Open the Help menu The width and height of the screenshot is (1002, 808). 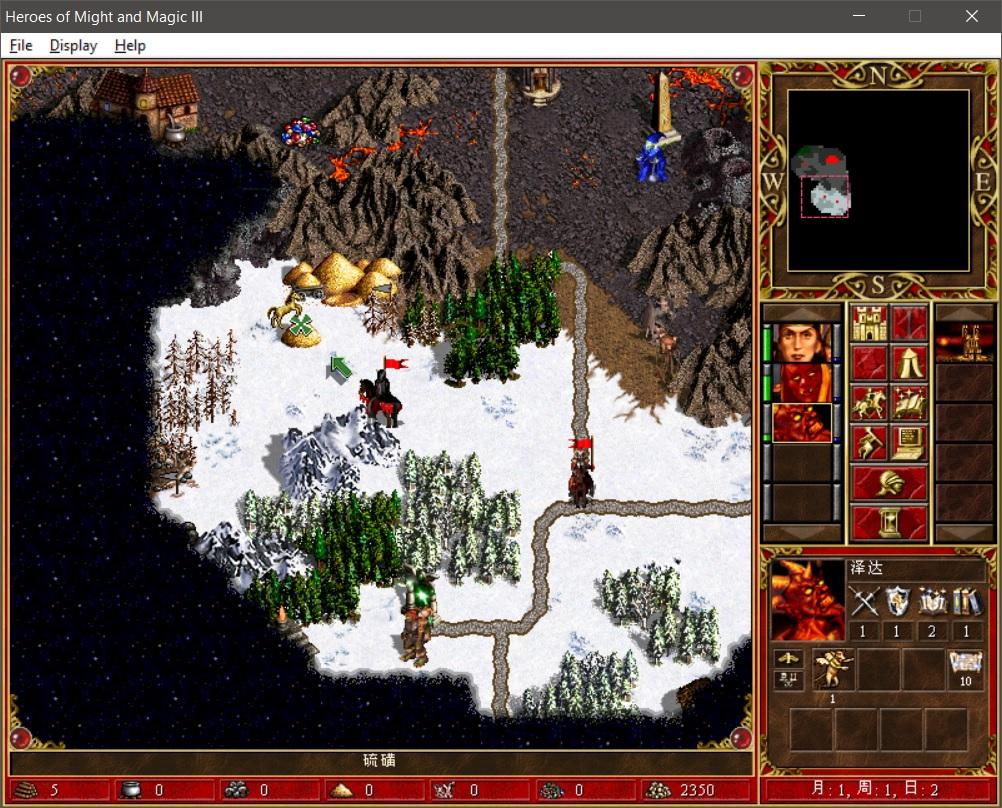pyautogui.click(x=130, y=46)
